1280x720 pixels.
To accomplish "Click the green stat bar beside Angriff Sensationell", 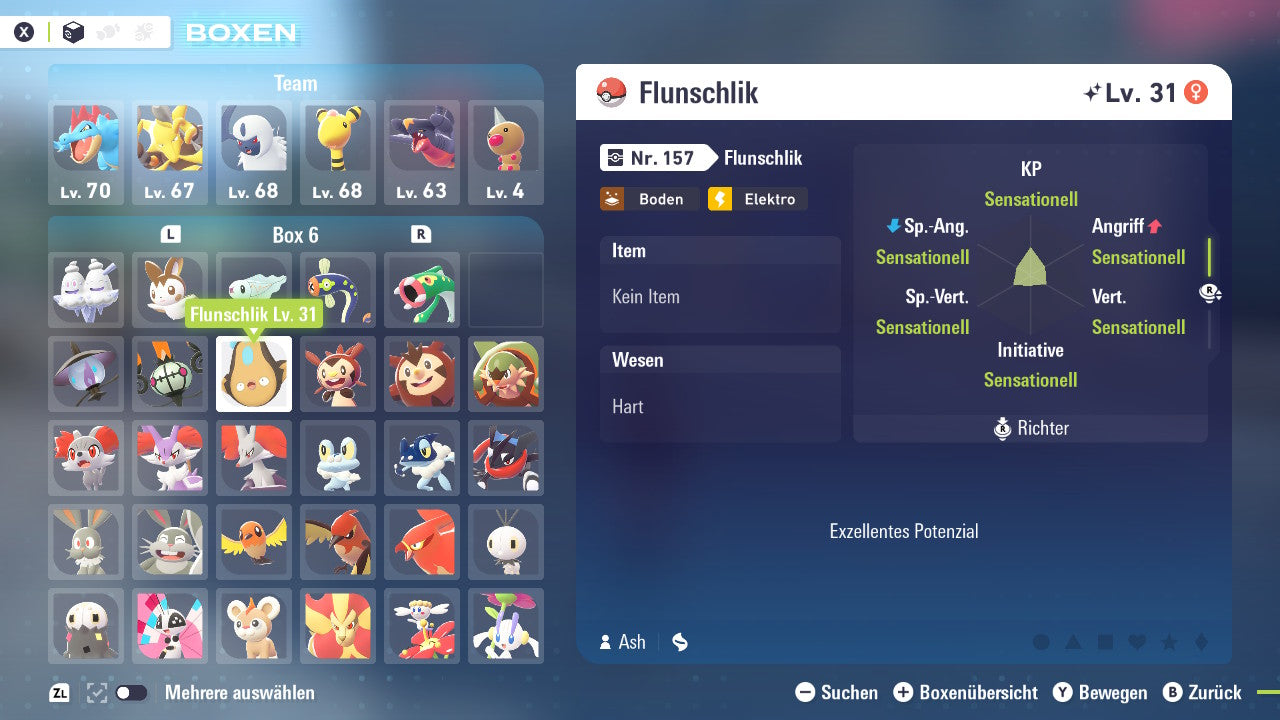I will click(x=1208, y=257).
